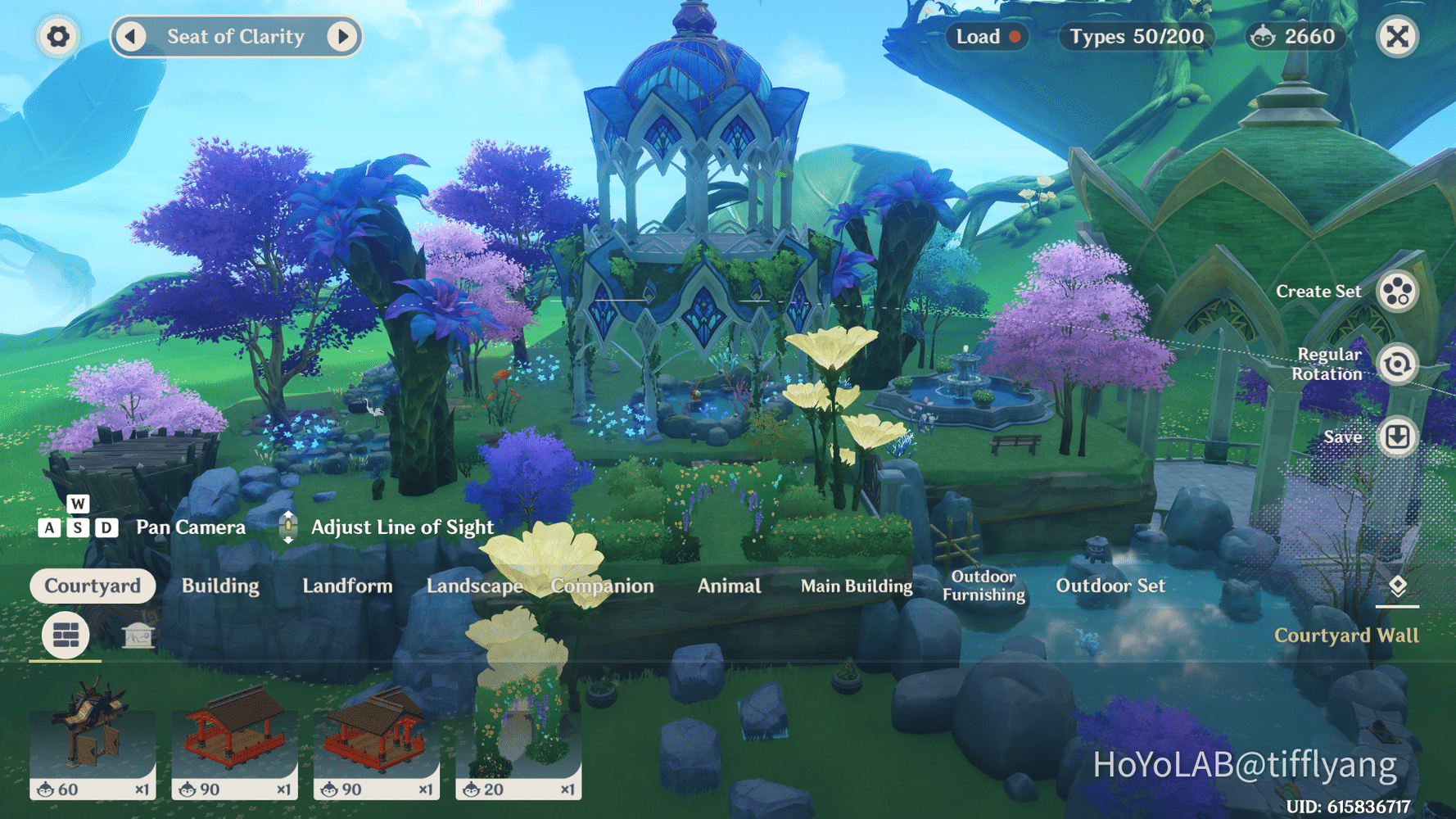
Task: Show the Animal furnishings tab
Action: [729, 586]
